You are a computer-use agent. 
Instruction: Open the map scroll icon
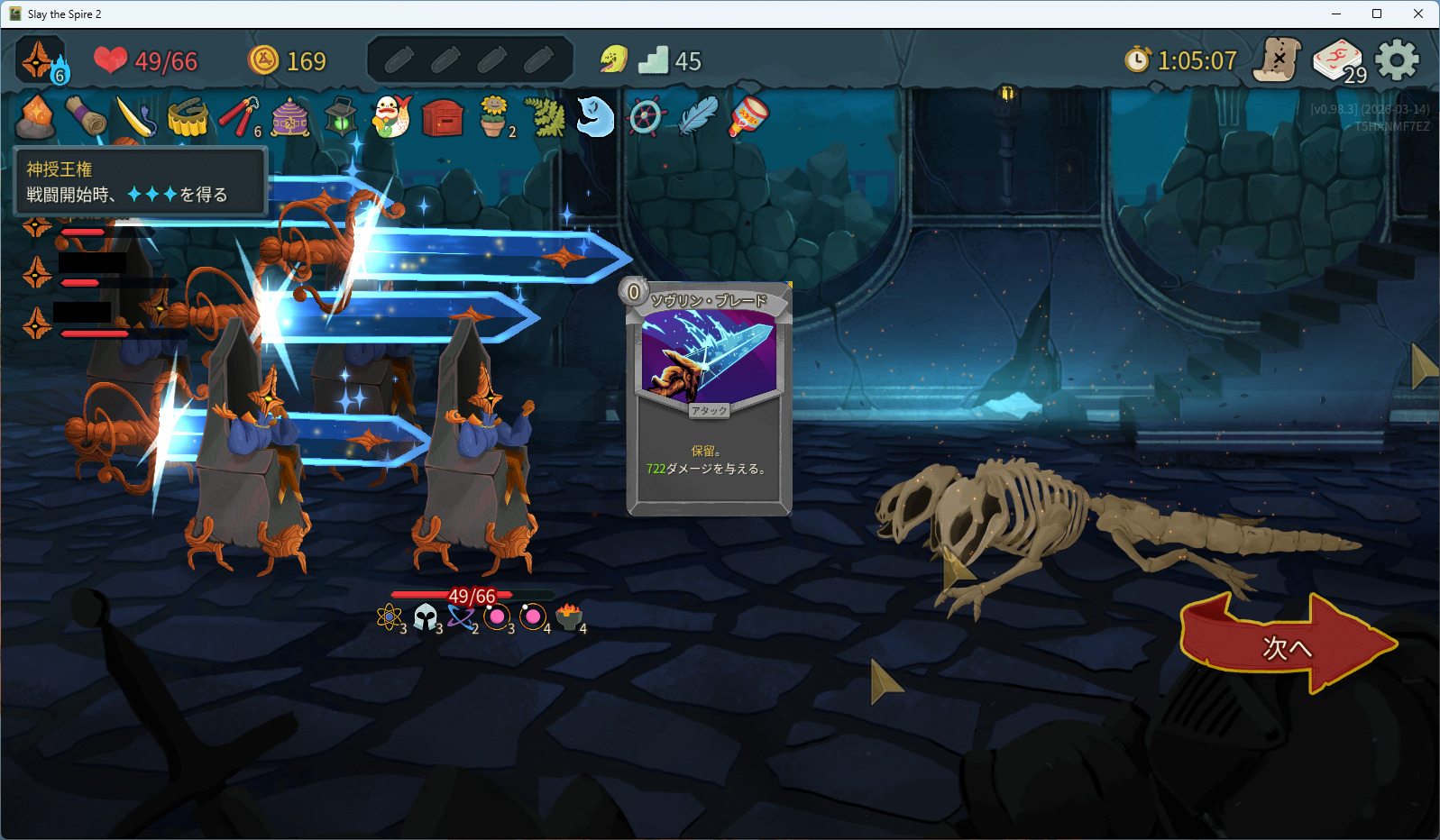click(1278, 60)
